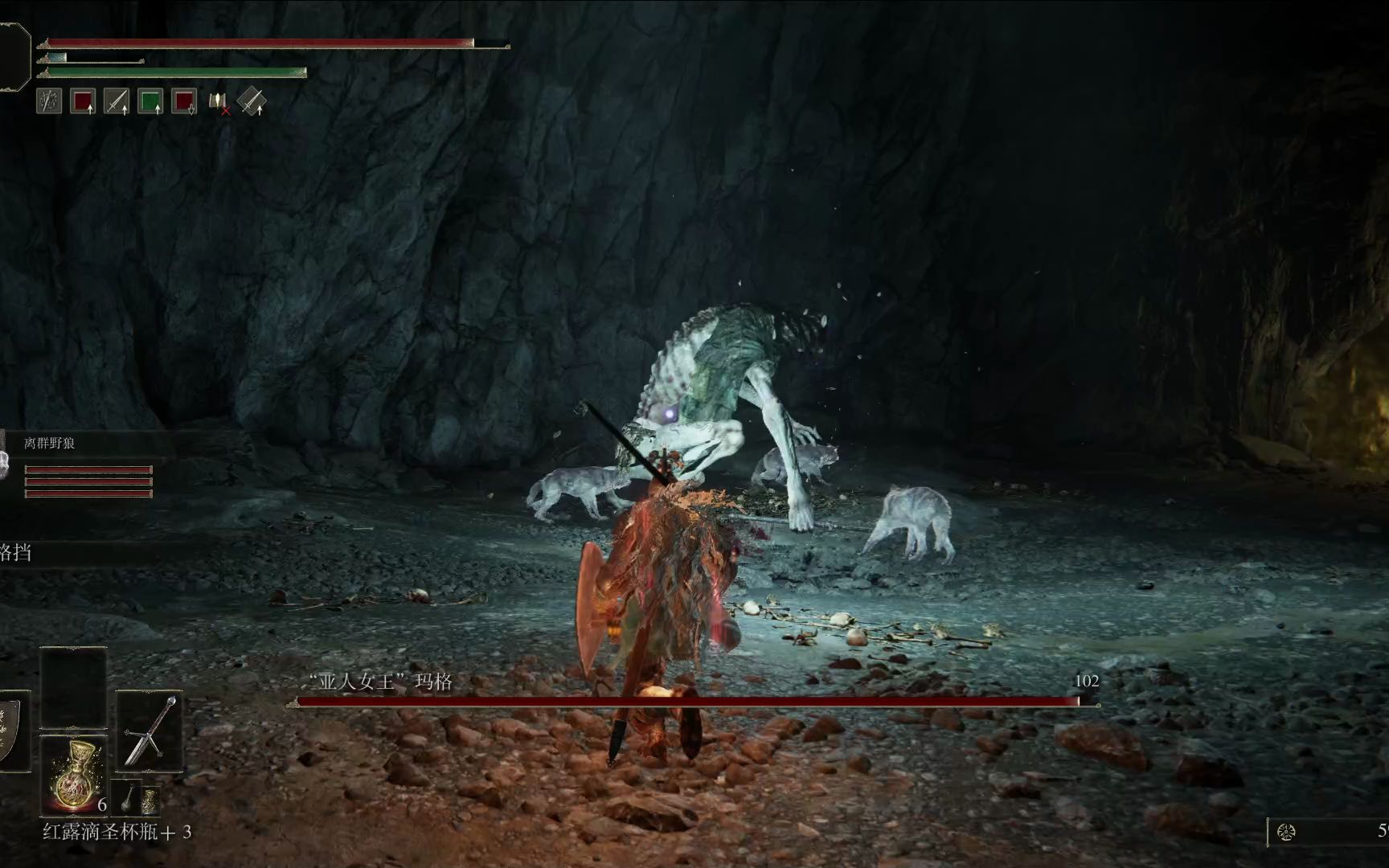Image resolution: width=1389 pixels, height=868 pixels.
Task: Inspect the green square up-arrow buff icon
Action: tap(150, 101)
